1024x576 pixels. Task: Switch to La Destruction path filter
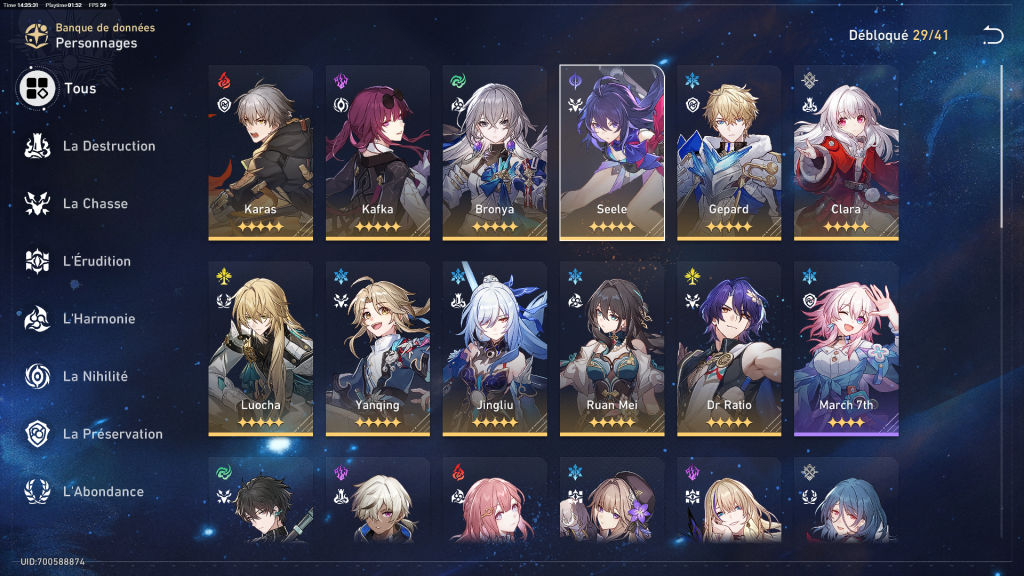point(90,146)
